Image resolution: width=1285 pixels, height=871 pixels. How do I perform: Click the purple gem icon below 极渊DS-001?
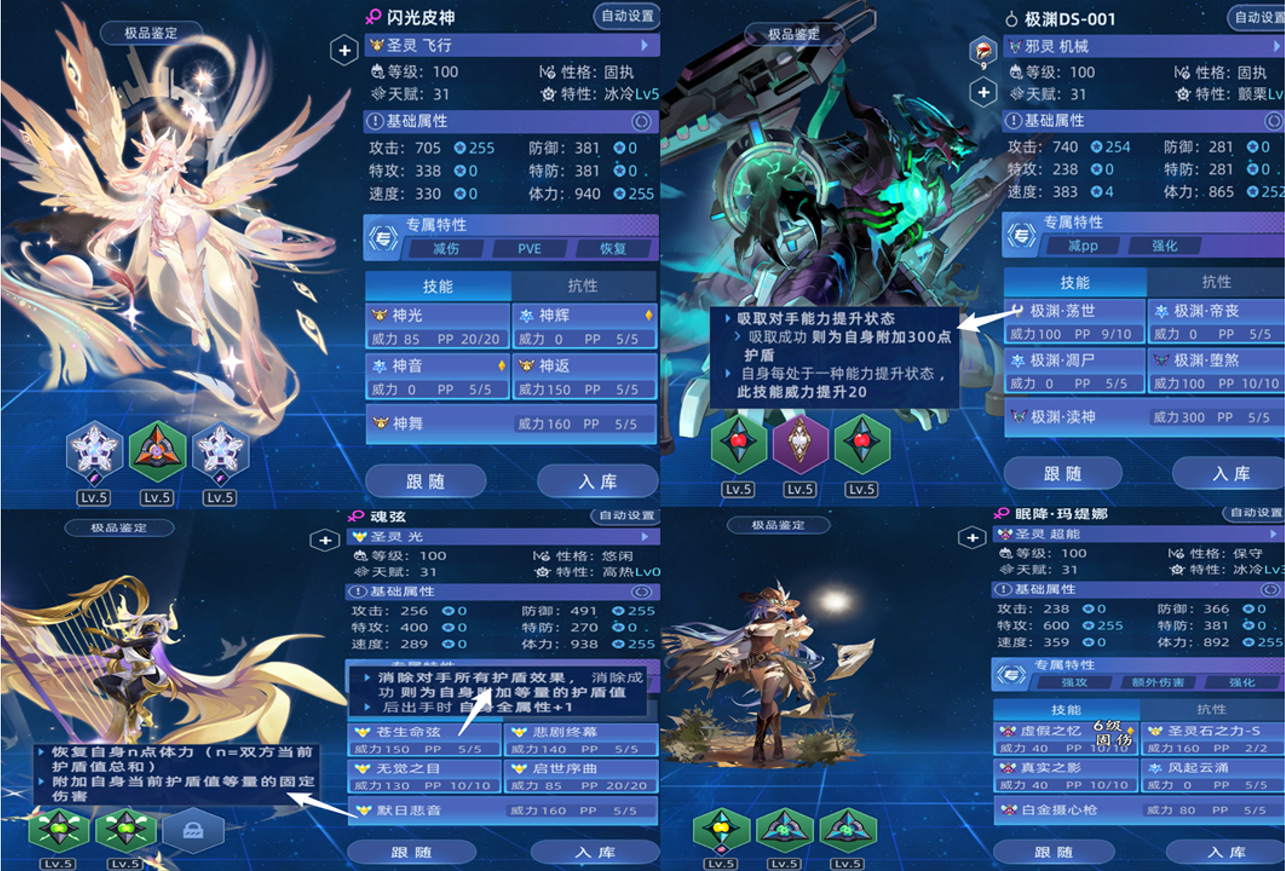click(798, 443)
